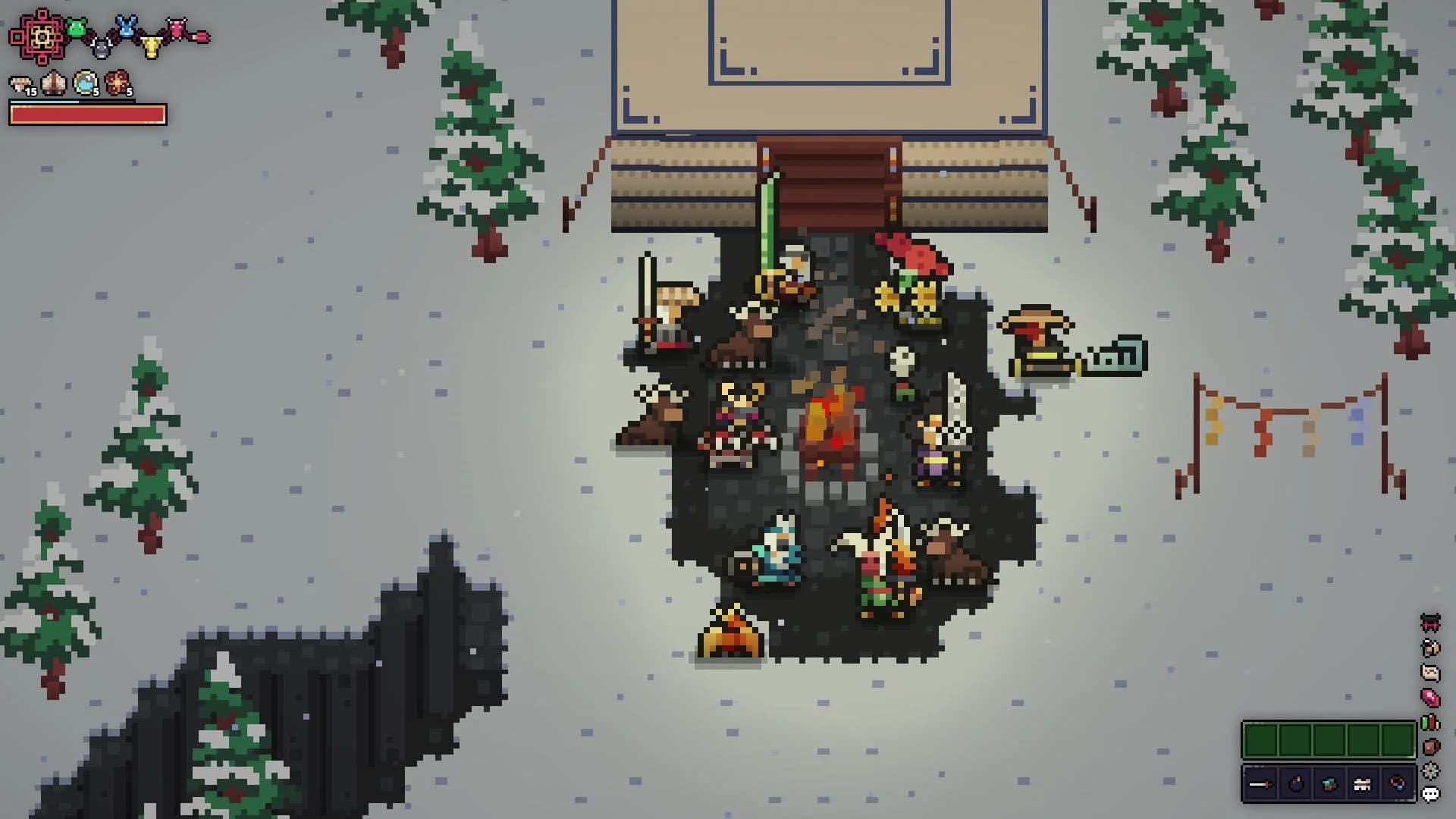Click the golden trophy status icon
Screen dimensions: 1456x819
tap(152, 45)
